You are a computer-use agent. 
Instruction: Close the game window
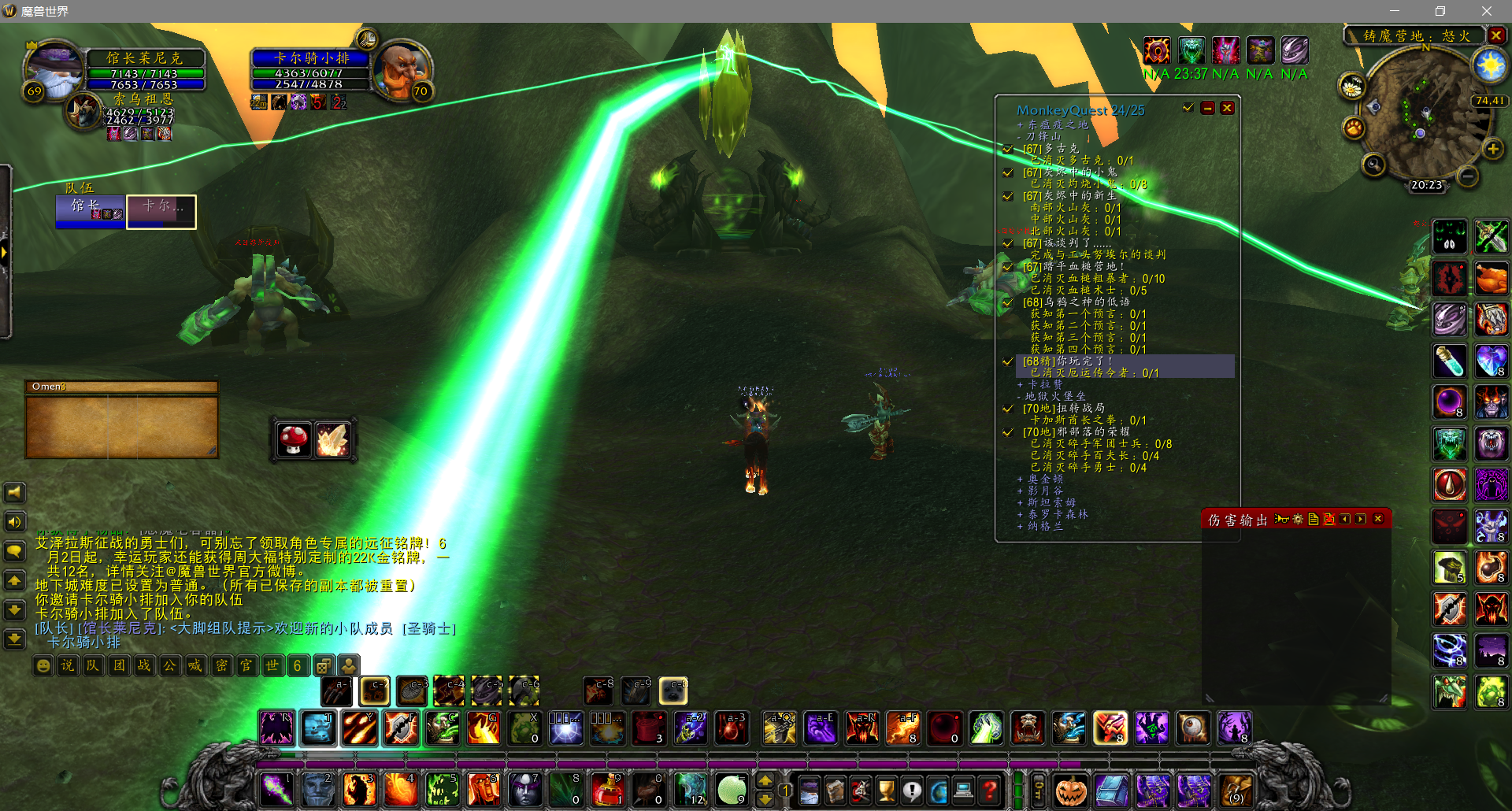(1486, 11)
